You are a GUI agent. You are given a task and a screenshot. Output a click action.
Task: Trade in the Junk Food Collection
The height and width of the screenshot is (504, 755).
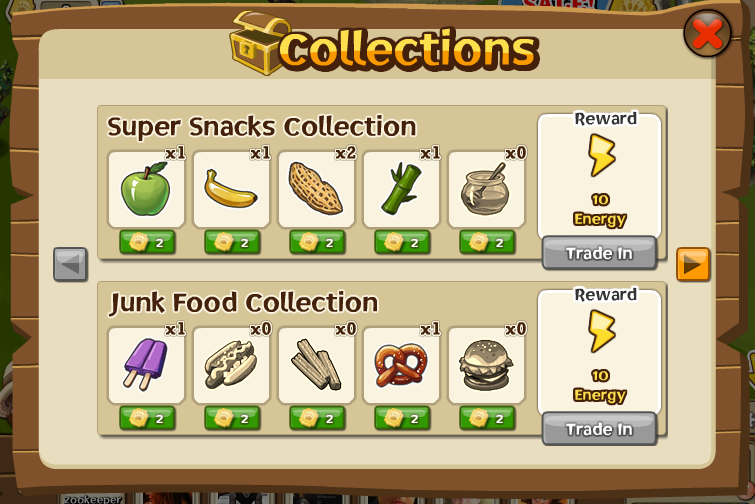[x=599, y=430]
